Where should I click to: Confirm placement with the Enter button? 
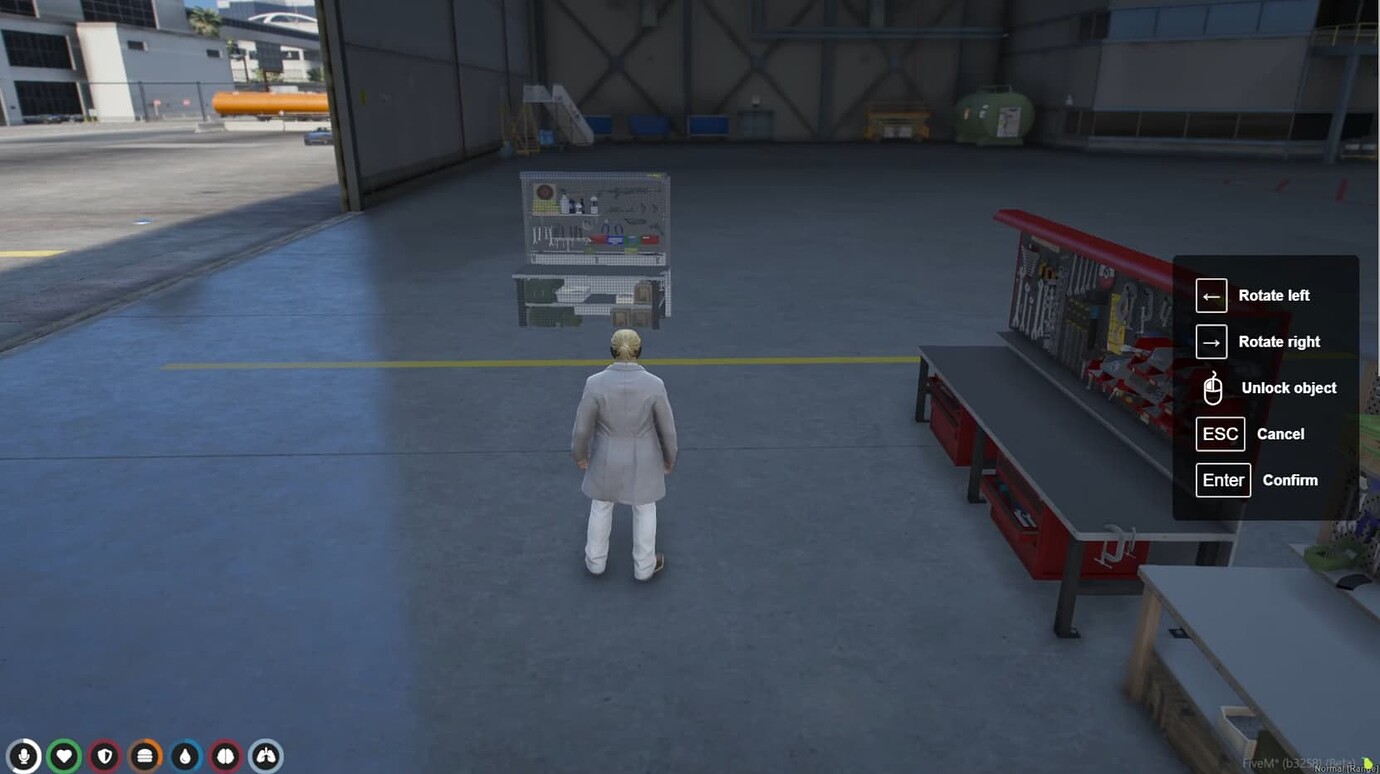click(1222, 480)
